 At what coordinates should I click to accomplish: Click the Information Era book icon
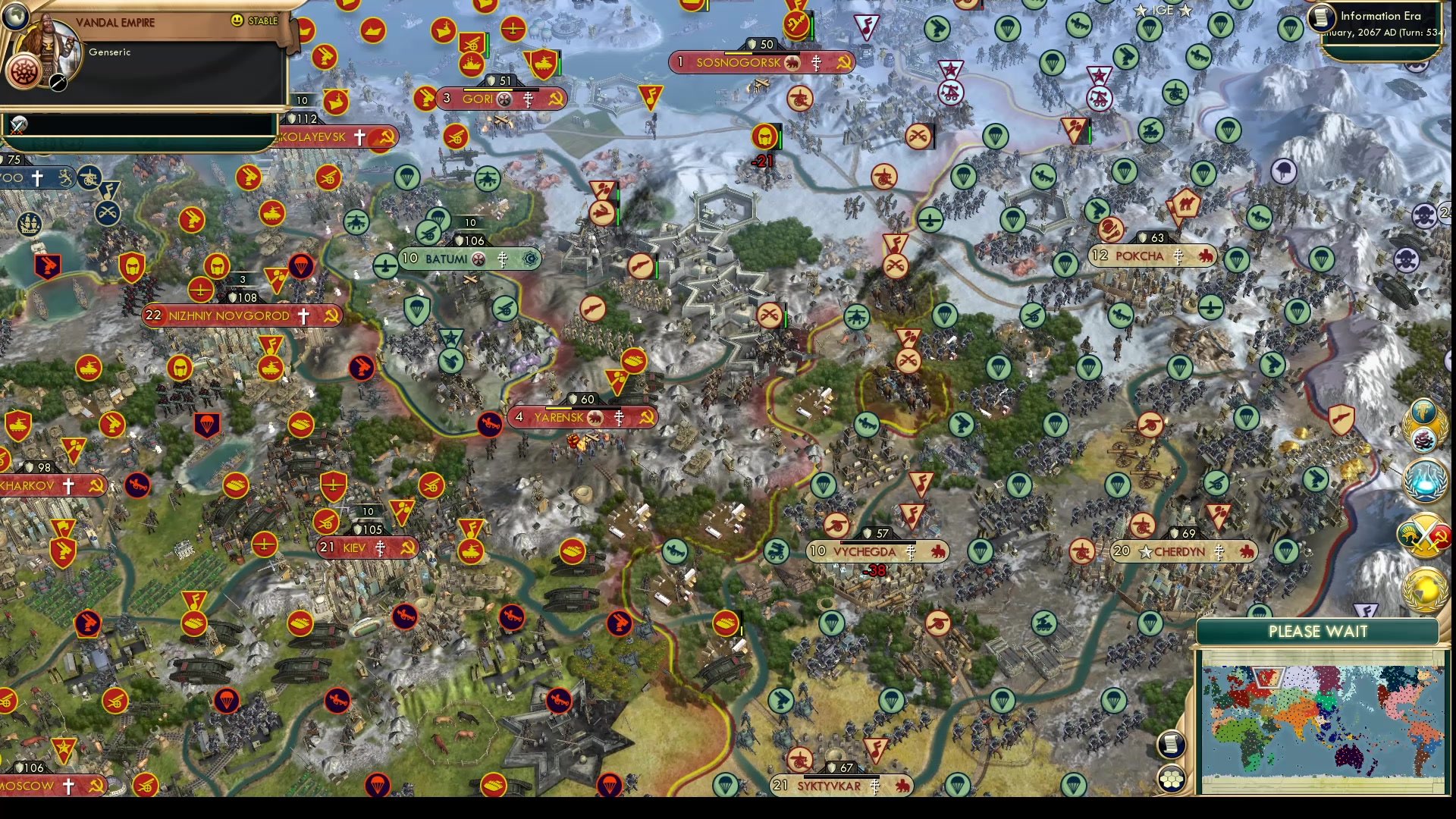[1321, 16]
